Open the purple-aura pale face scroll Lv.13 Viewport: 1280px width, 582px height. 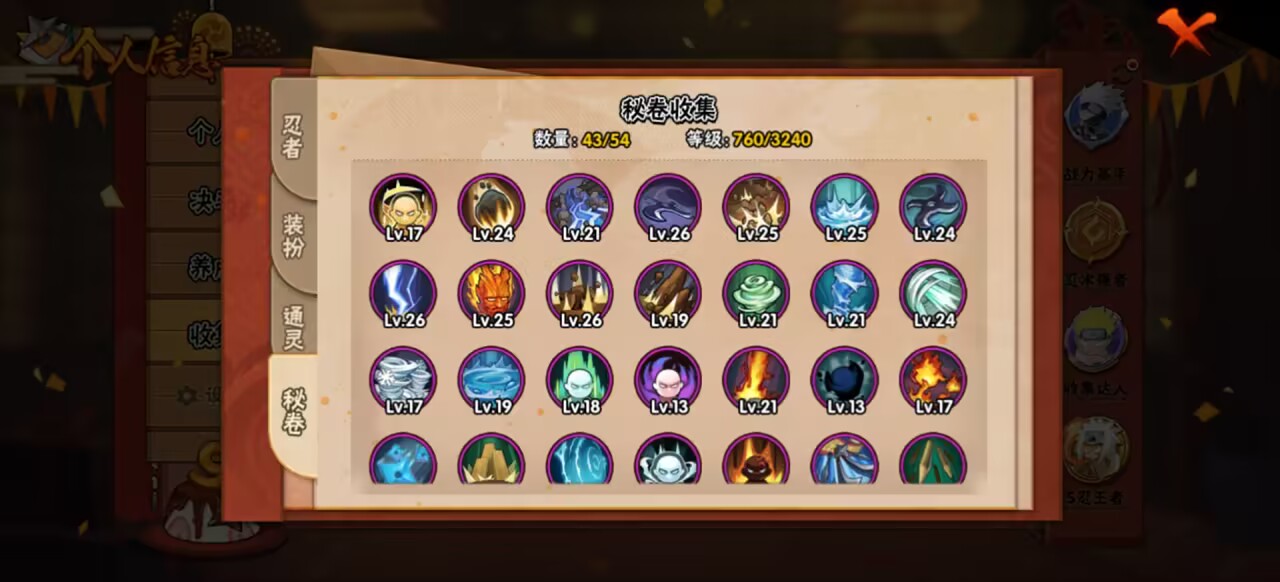(x=668, y=379)
